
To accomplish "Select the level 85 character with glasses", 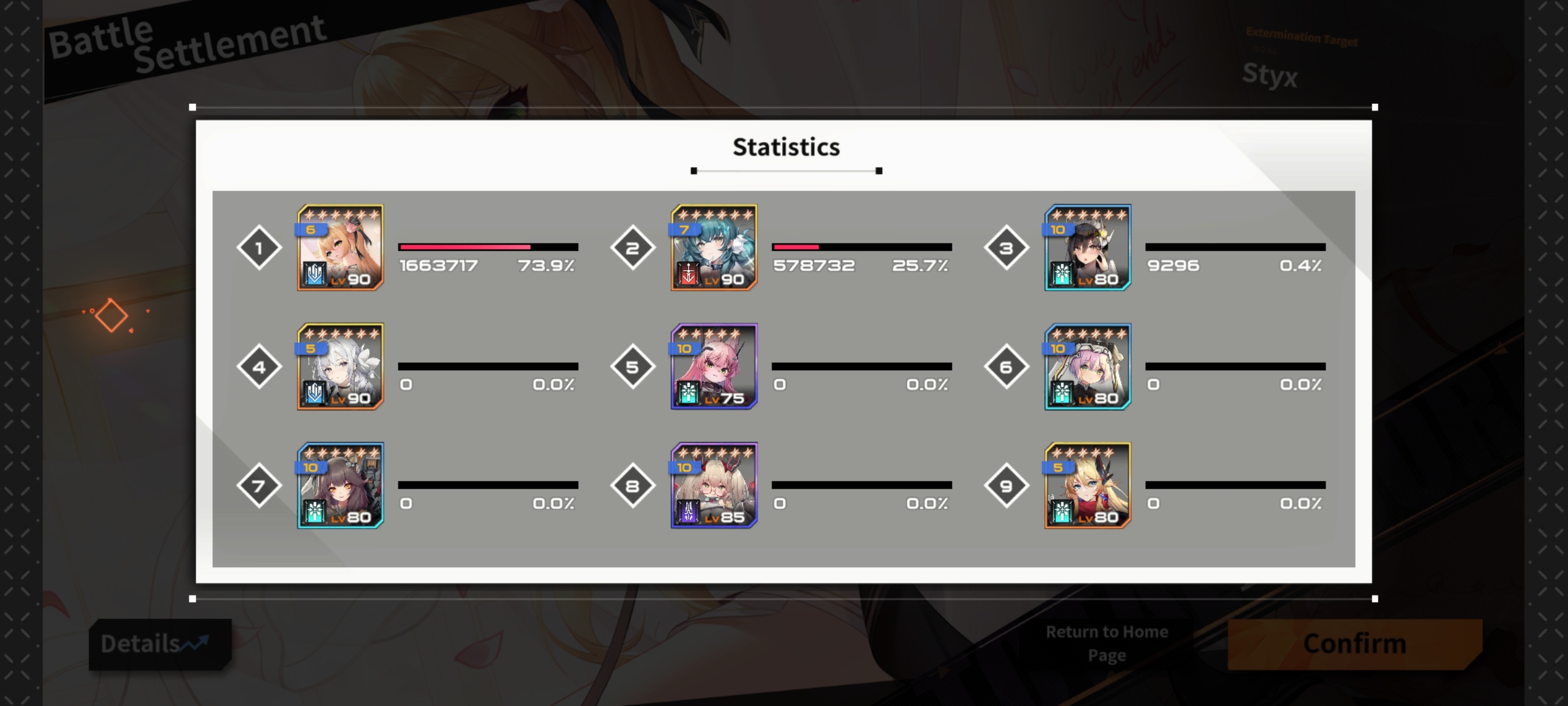I will (714, 486).
